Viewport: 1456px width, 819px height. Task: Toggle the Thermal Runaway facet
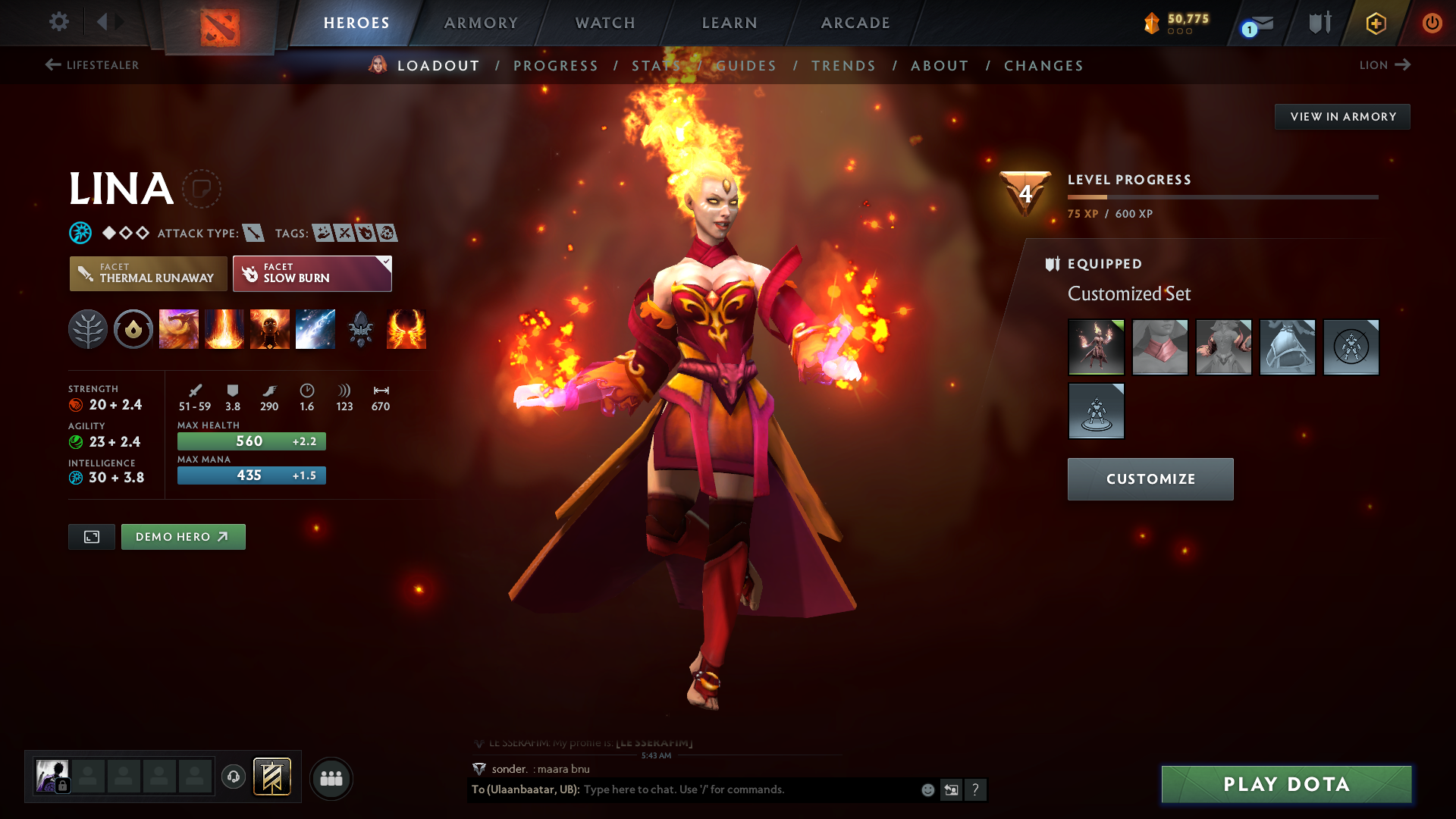point(148,274)
